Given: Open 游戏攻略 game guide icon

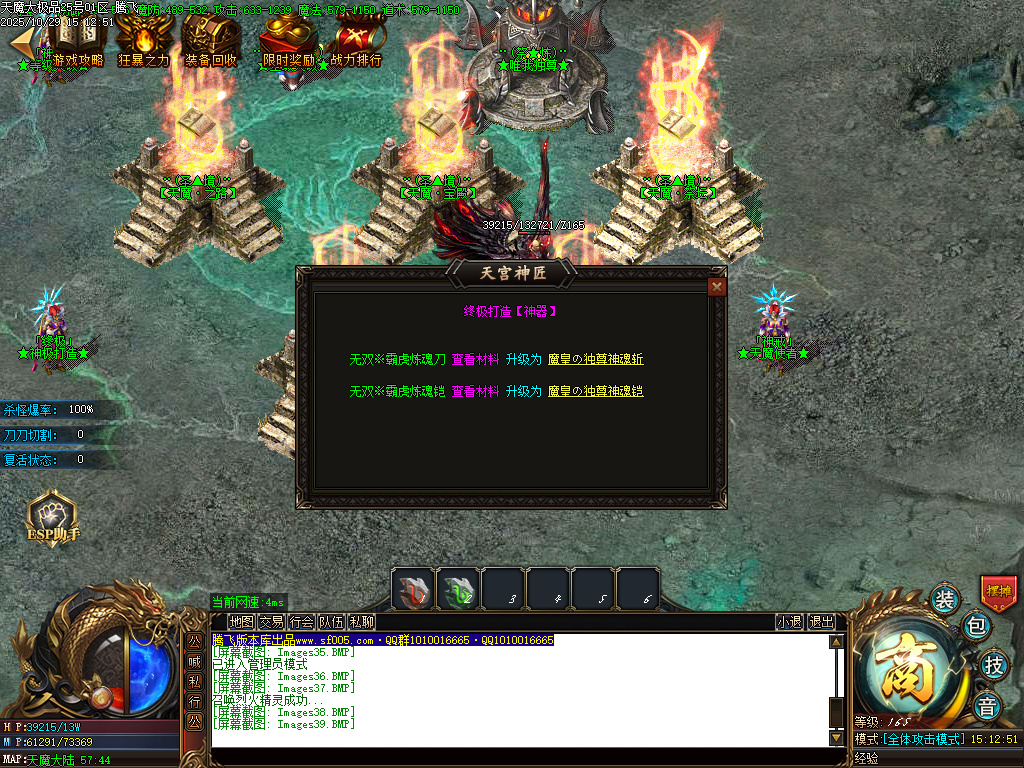Looking at the screenshot, I should [x=77, y=42].
